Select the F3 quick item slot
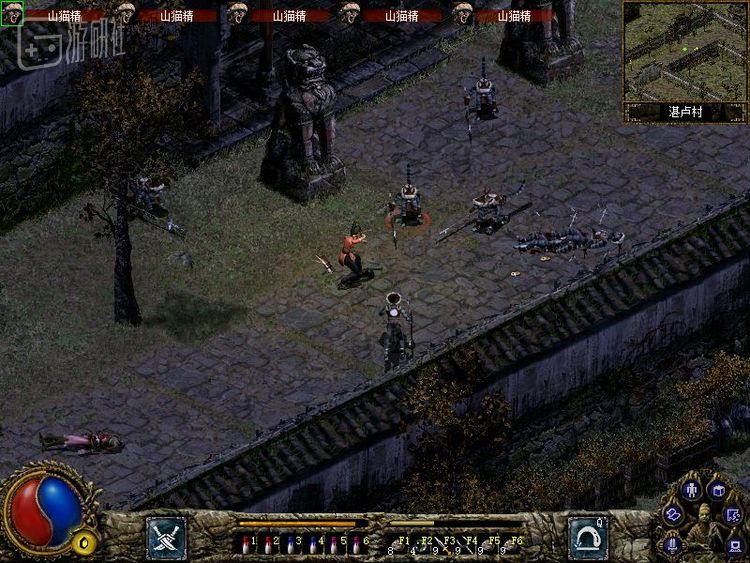Image resolution: width=750 pixels, height=563 pixels. [x=447, y=545]
